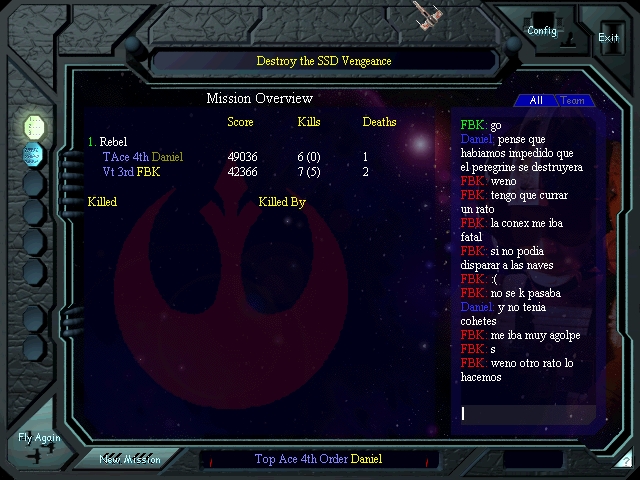Select player row Vt 3rd FBK
Viewport: 640px width, 480px height.
click(131, 172)
